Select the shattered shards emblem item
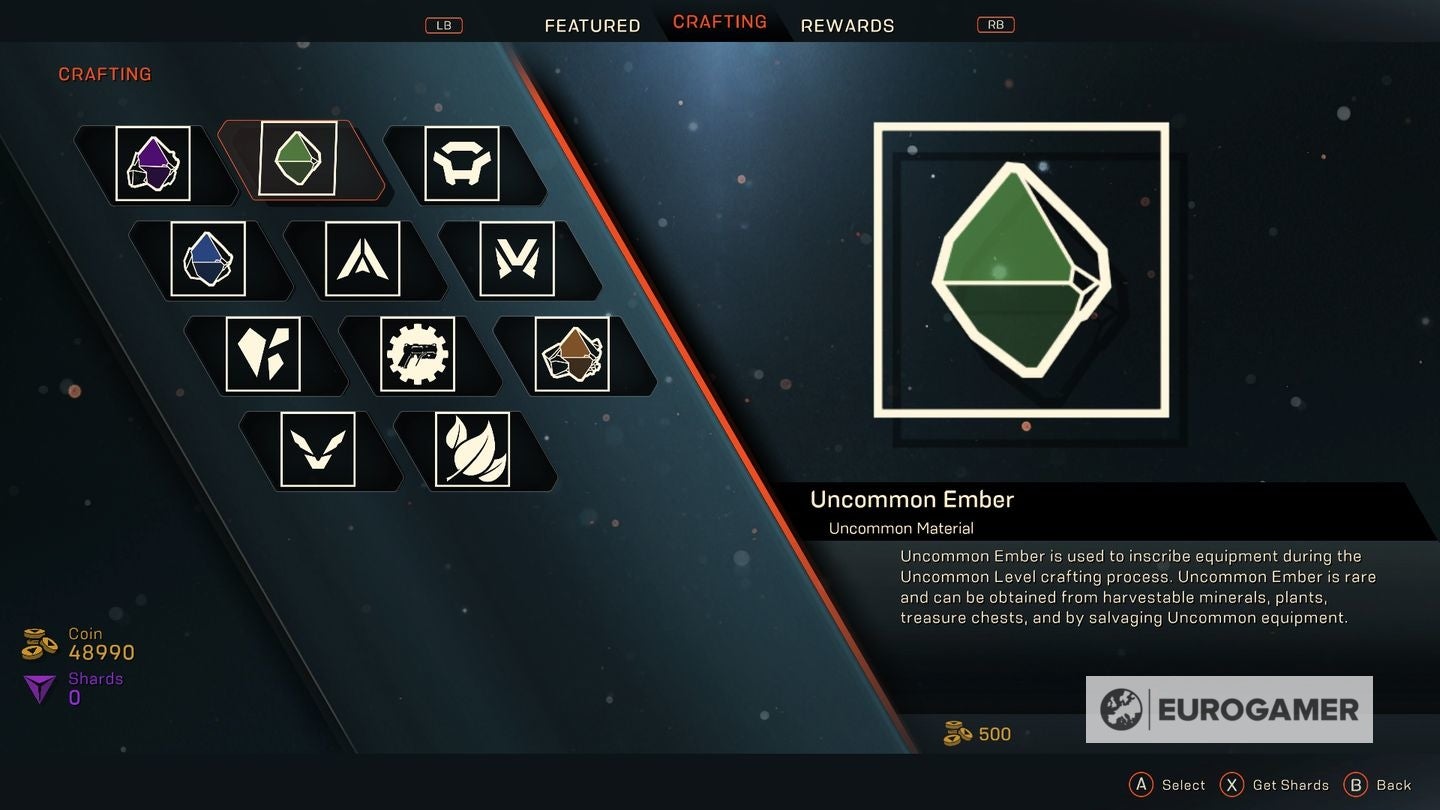1440x810 pixels. (x=263, y=354)
